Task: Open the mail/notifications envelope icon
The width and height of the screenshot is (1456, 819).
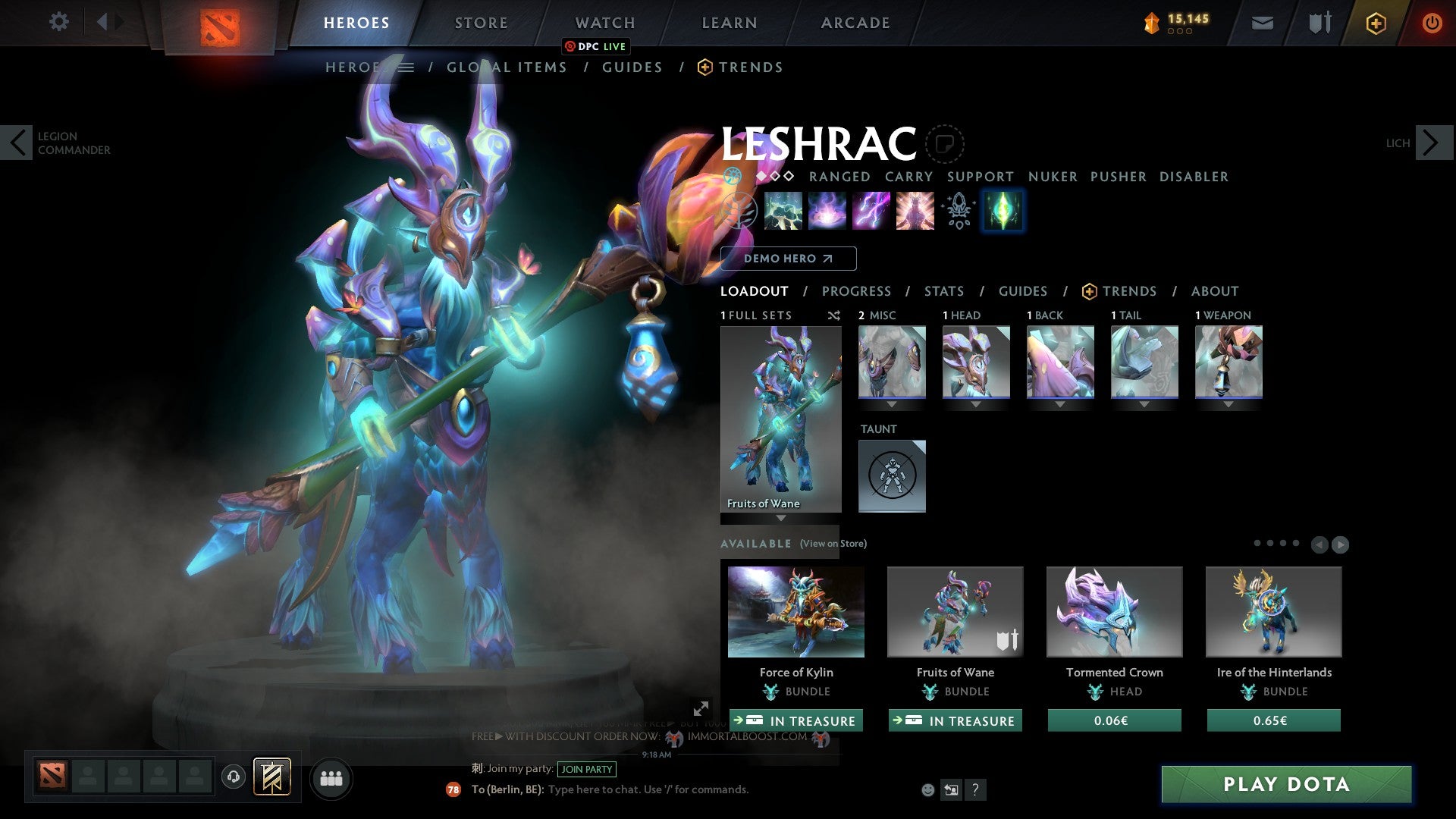Action: [1262, 23]
